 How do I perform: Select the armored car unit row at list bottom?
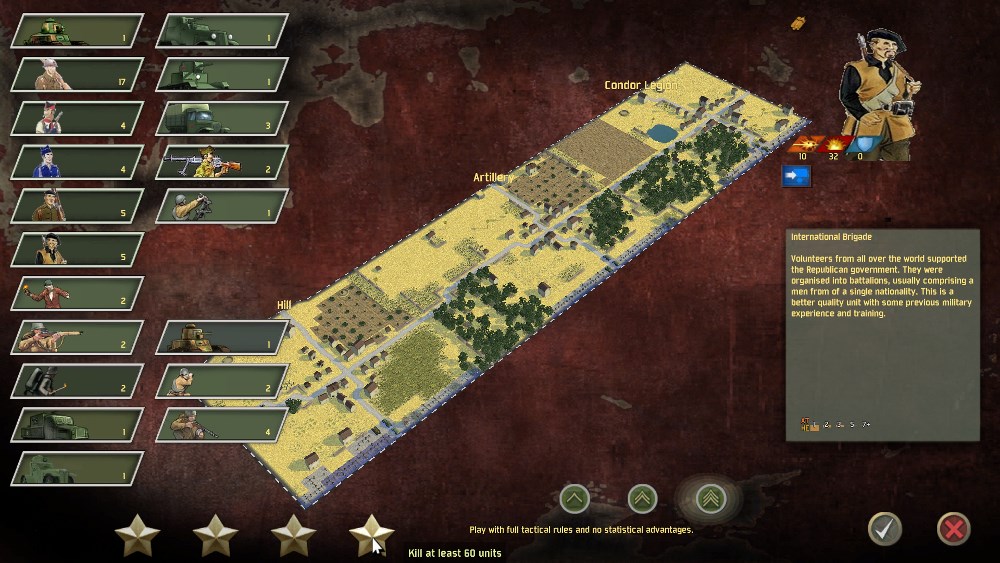(77, 468)
